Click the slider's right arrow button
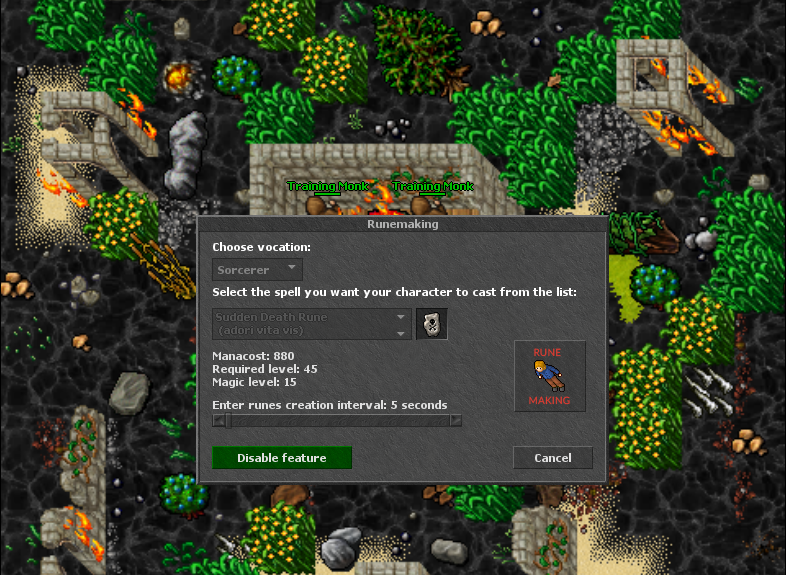 [x=456, y=421]
